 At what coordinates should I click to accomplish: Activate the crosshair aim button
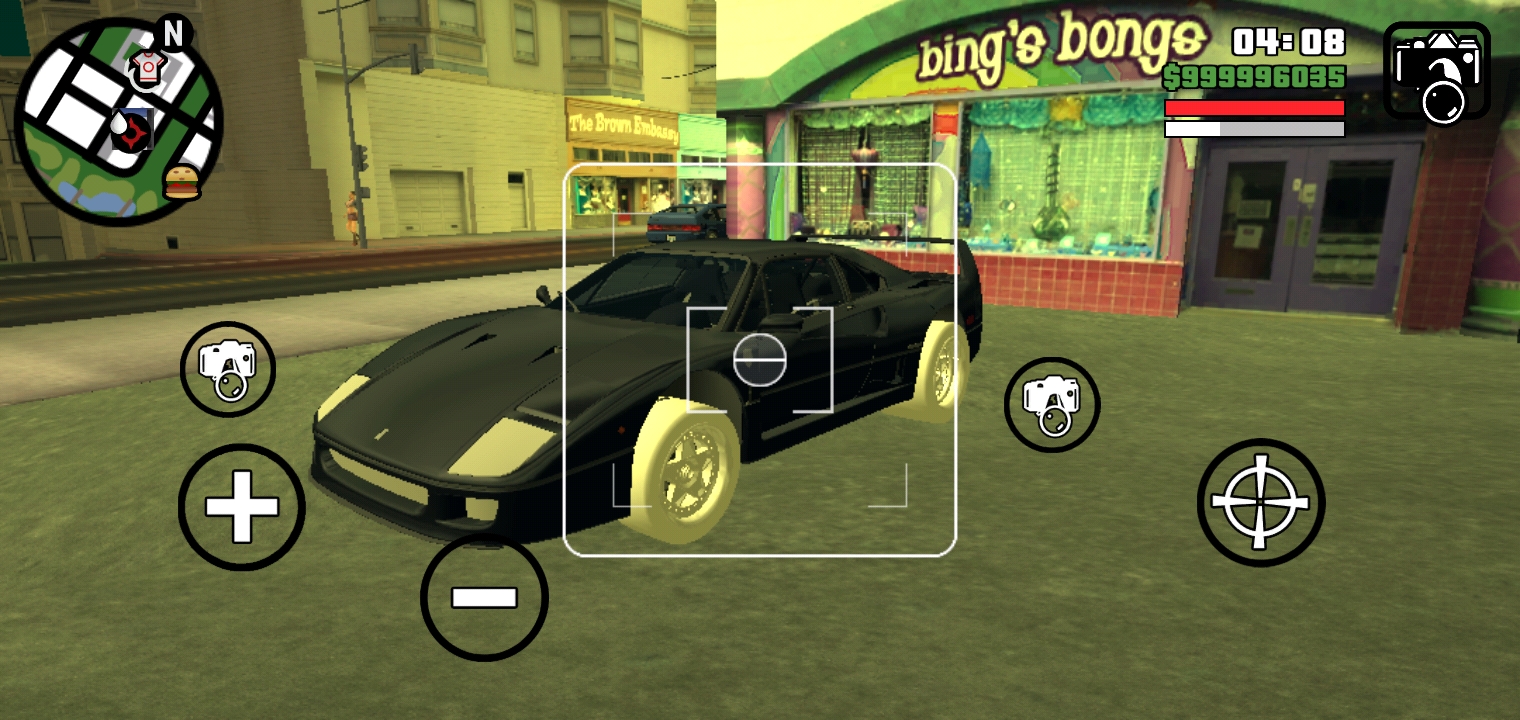tap(1260, 502)
